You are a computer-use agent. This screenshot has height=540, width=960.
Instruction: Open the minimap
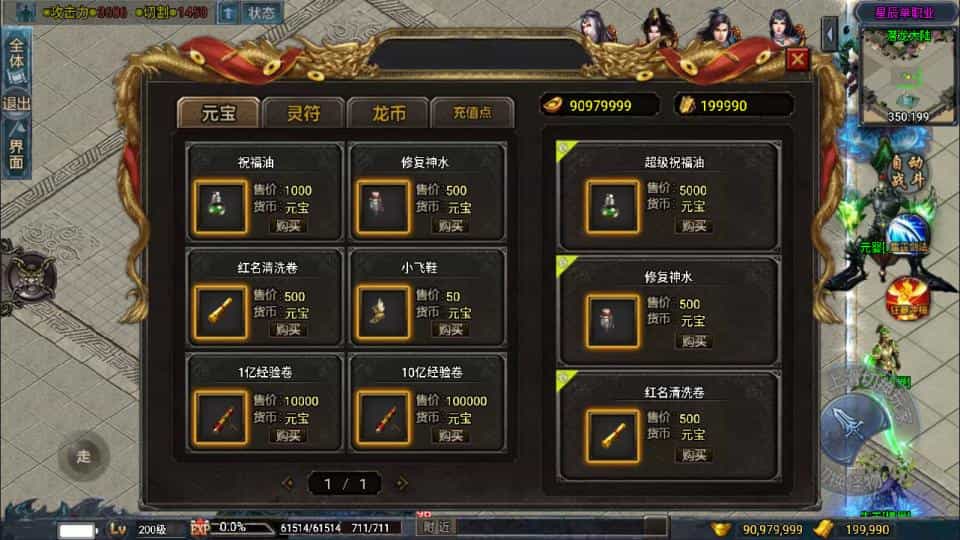pos(907,73)
